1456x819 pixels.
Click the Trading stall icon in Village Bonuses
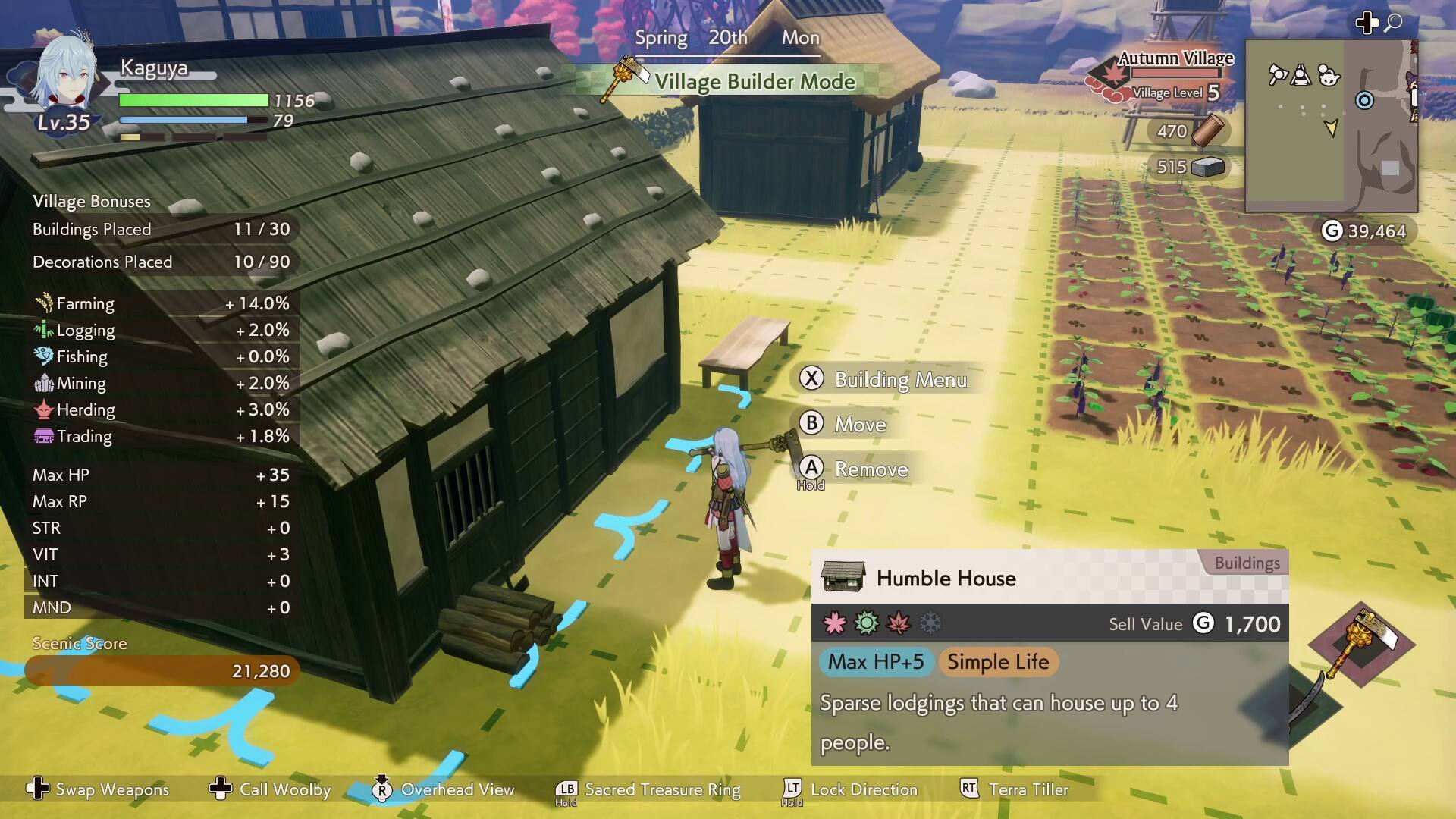[x=43, y=435]
